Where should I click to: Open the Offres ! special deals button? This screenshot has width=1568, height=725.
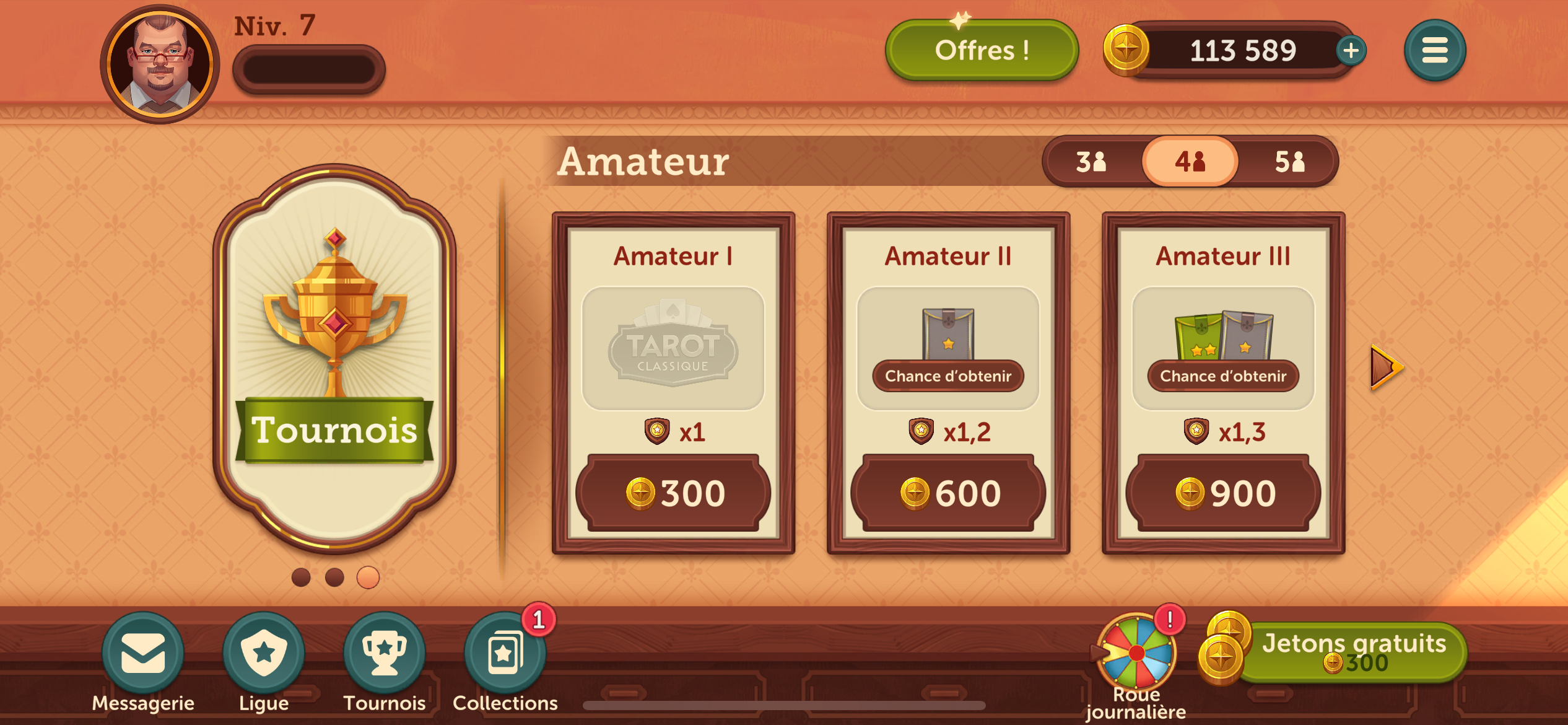982,51
